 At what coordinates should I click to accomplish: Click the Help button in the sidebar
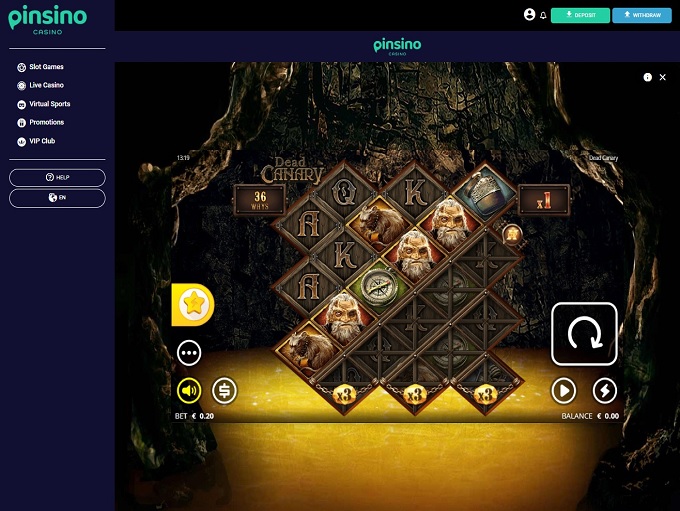57,177
